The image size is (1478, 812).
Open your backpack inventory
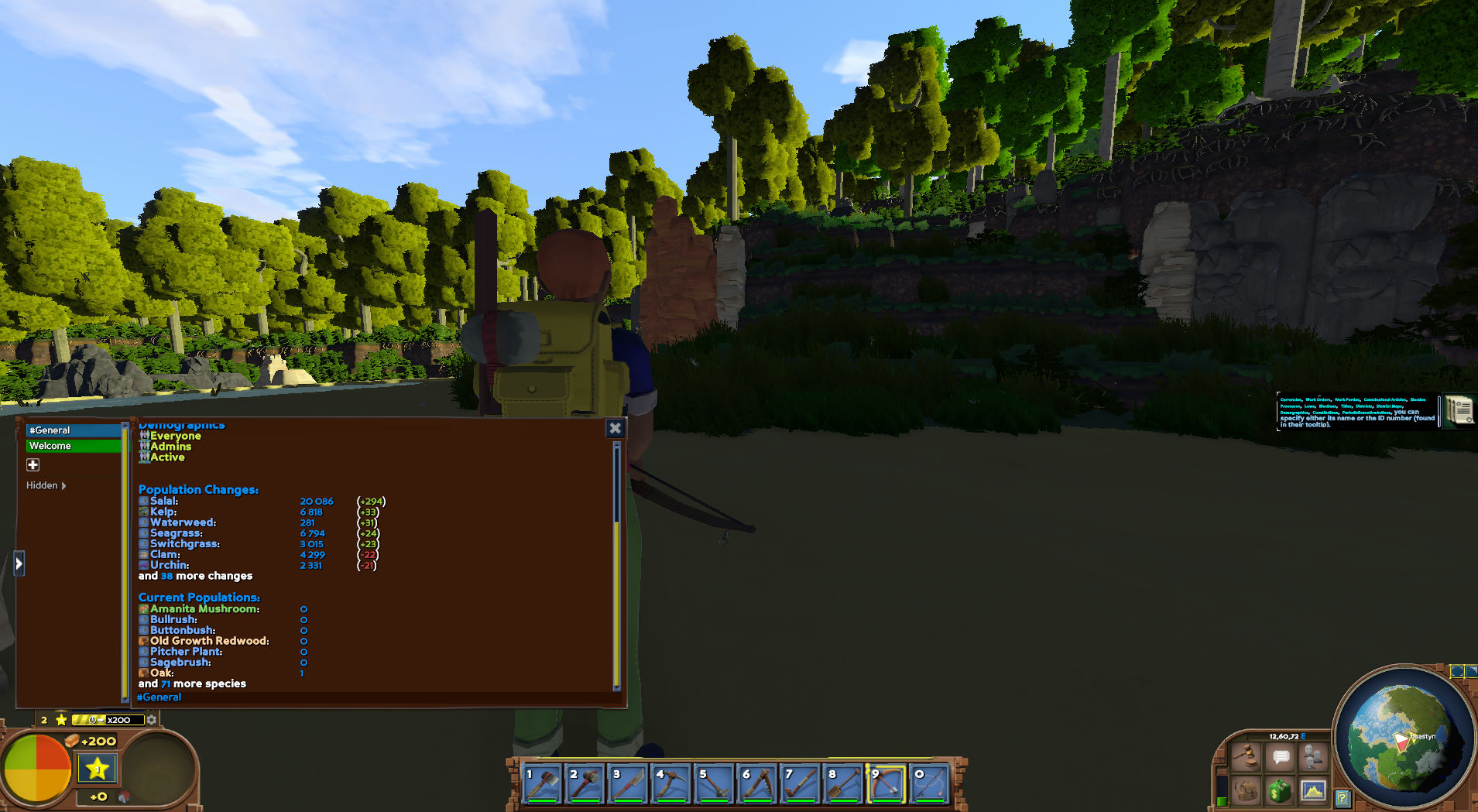(1245, 790)
